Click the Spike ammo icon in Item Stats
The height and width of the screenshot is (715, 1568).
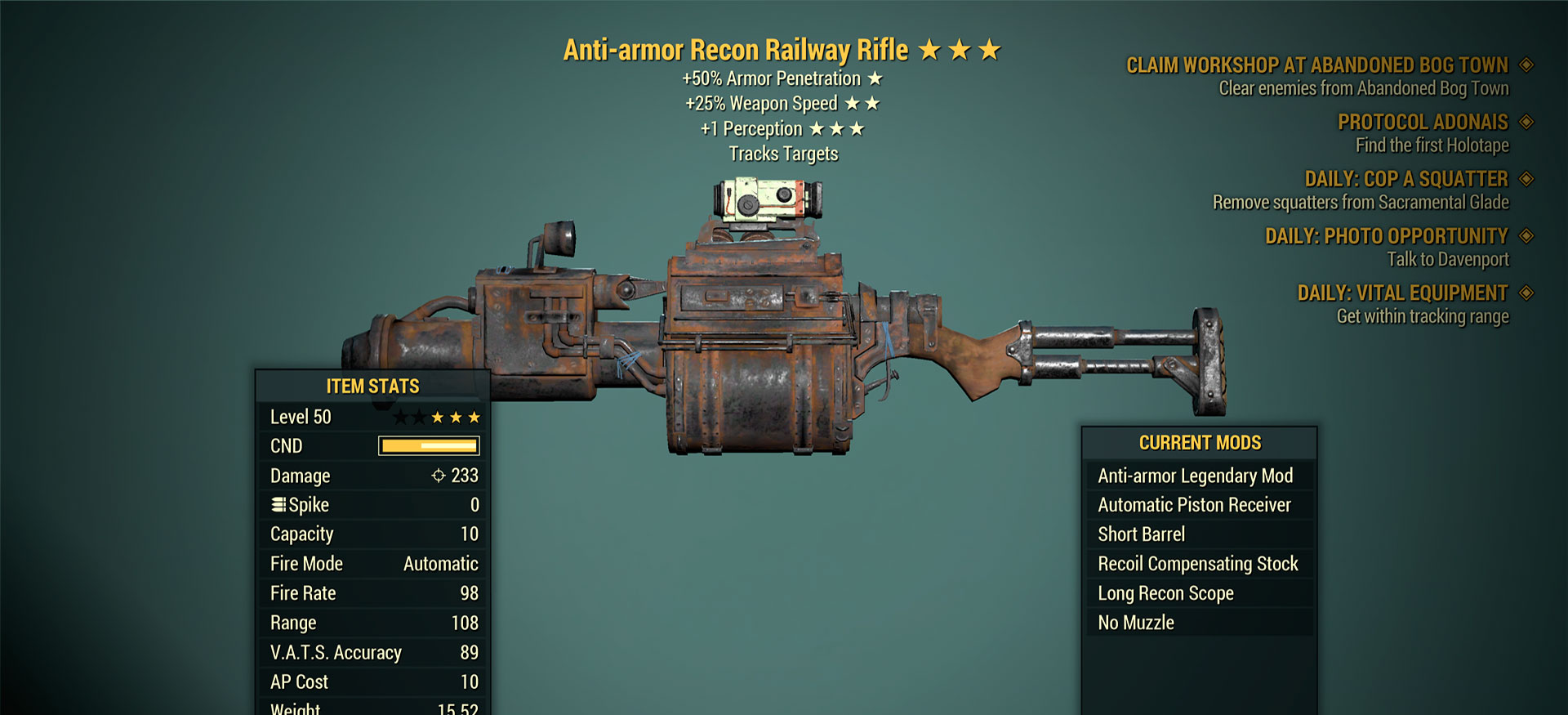[278, 505]
